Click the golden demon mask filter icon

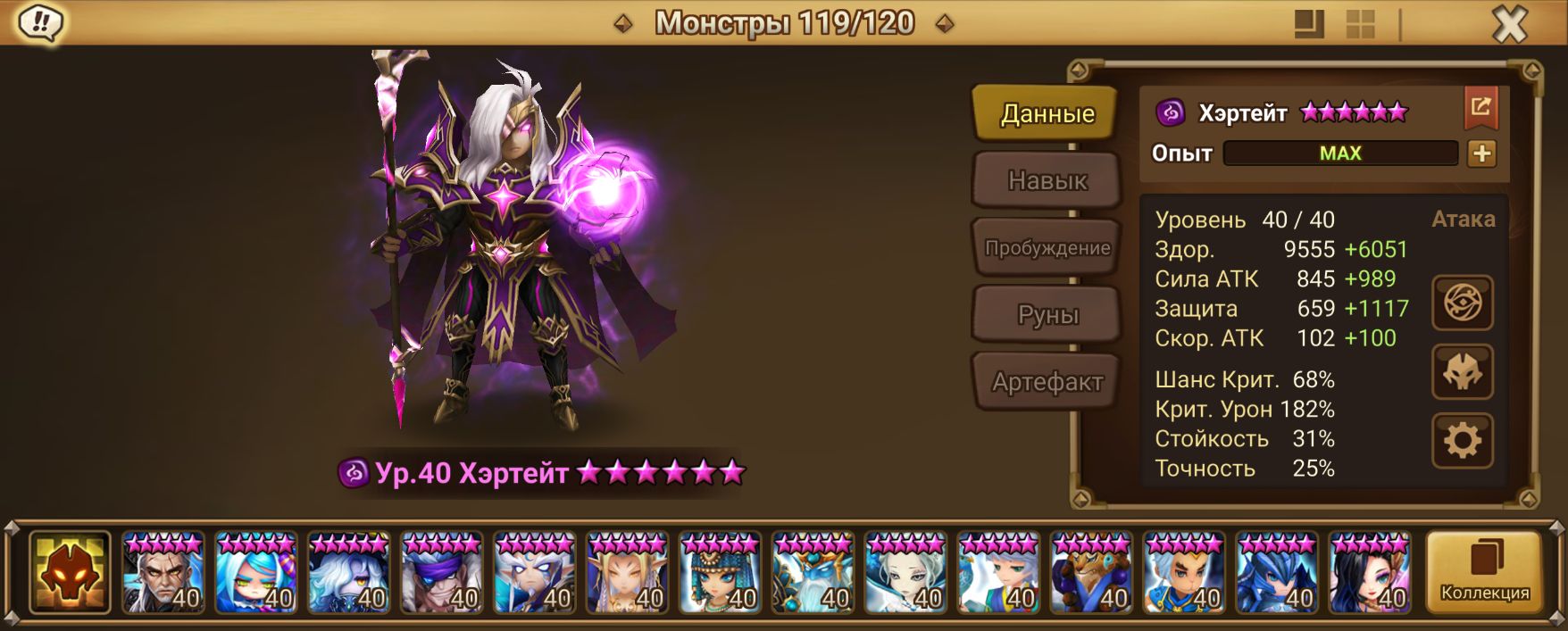(70, 572)
